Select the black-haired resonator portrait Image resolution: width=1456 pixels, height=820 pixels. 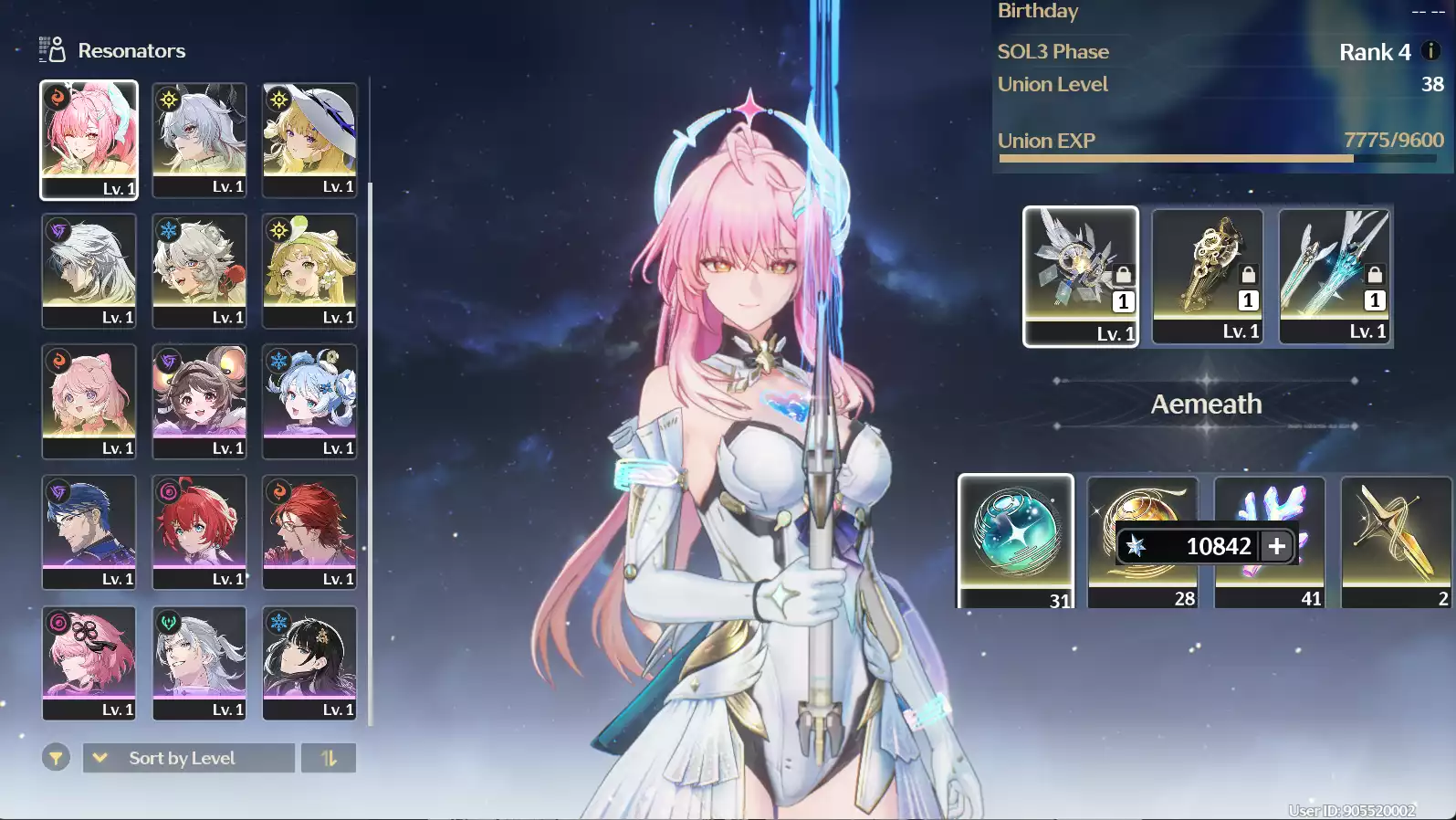pos(309,662)
